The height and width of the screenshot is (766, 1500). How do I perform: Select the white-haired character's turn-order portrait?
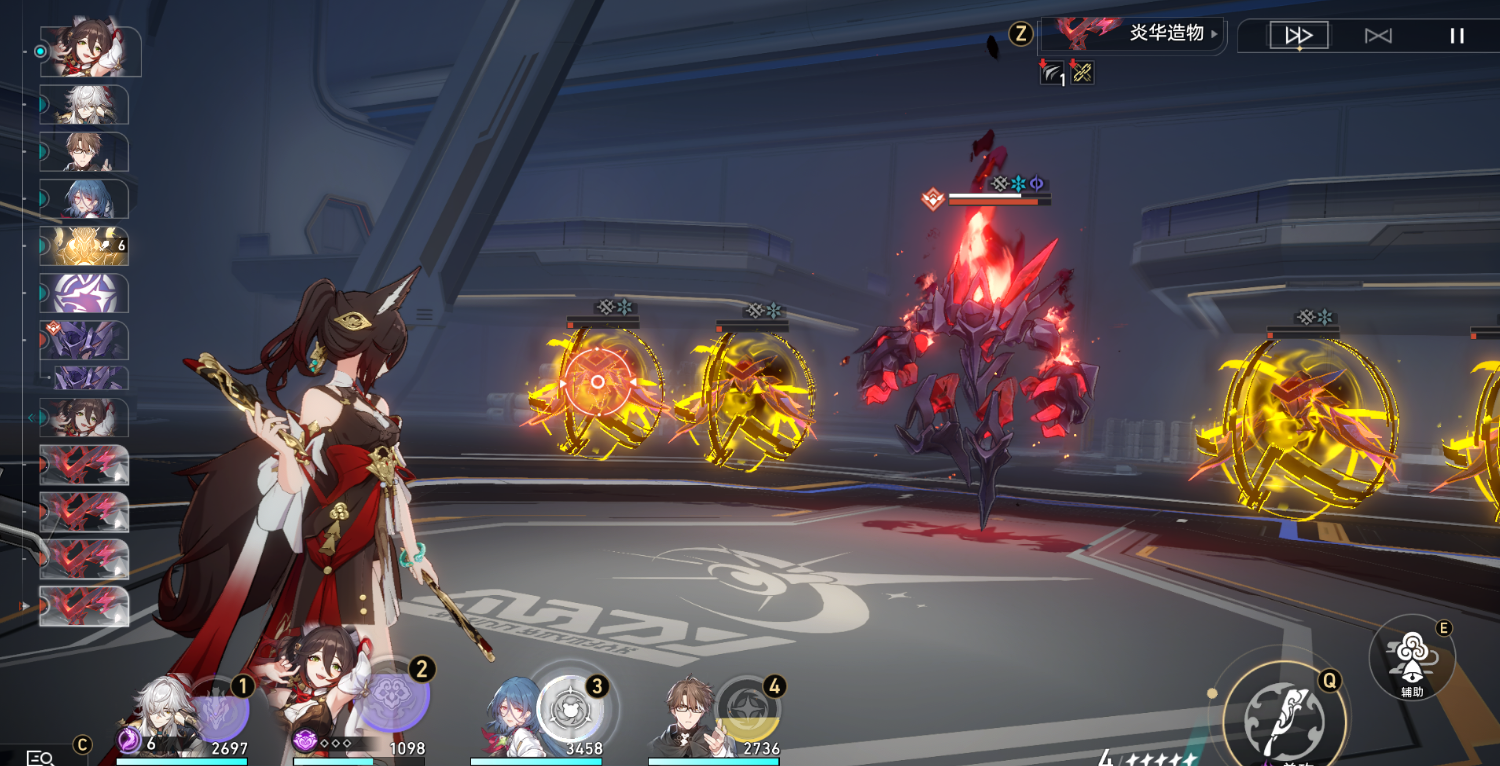coord(84,105)
